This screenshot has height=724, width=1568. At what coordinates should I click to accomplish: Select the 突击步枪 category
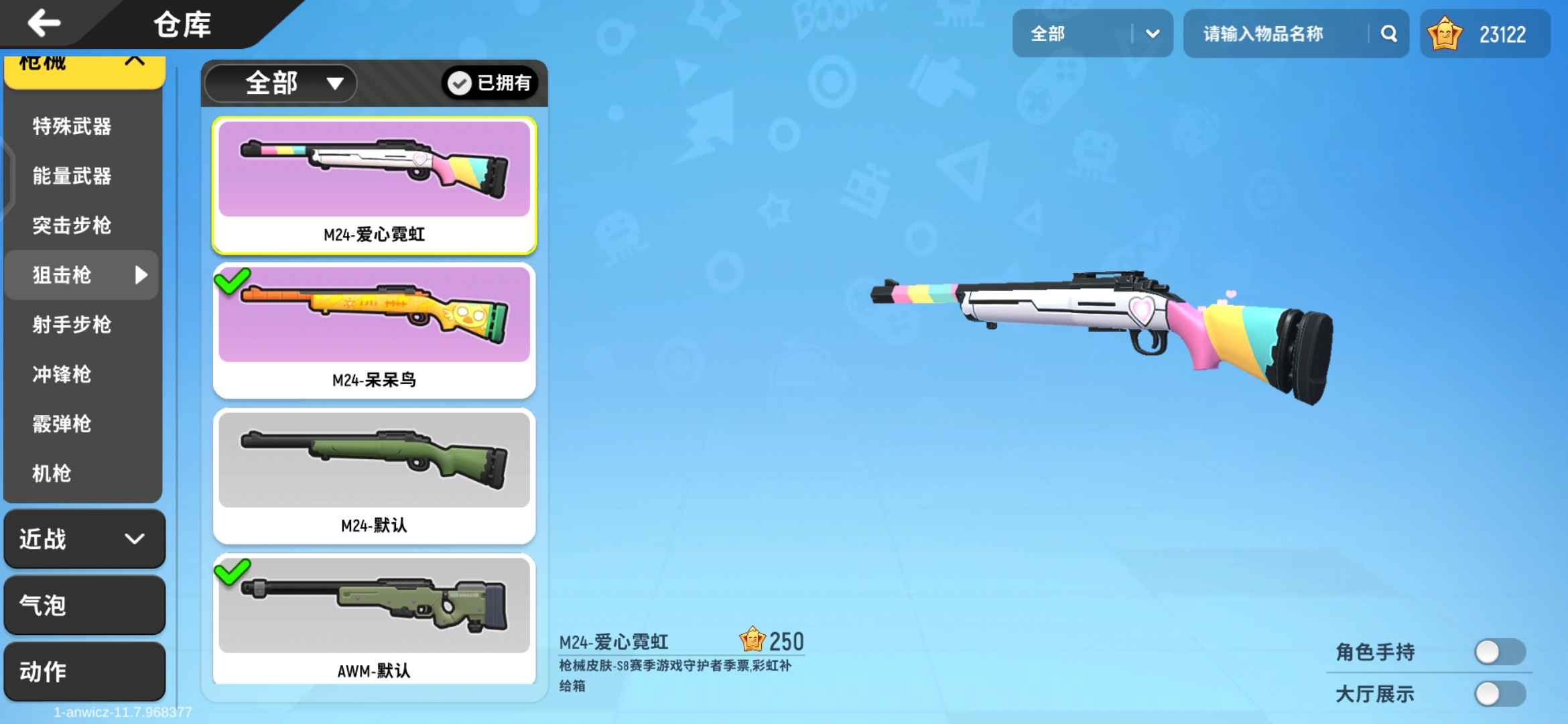(x=71, y=225)
